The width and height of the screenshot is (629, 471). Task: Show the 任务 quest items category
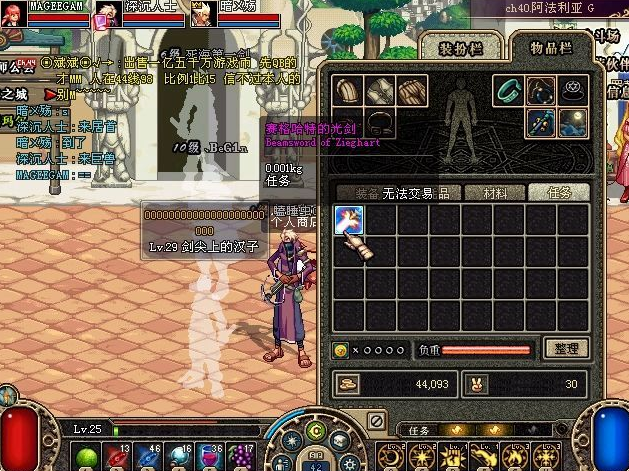coord(558,192)
